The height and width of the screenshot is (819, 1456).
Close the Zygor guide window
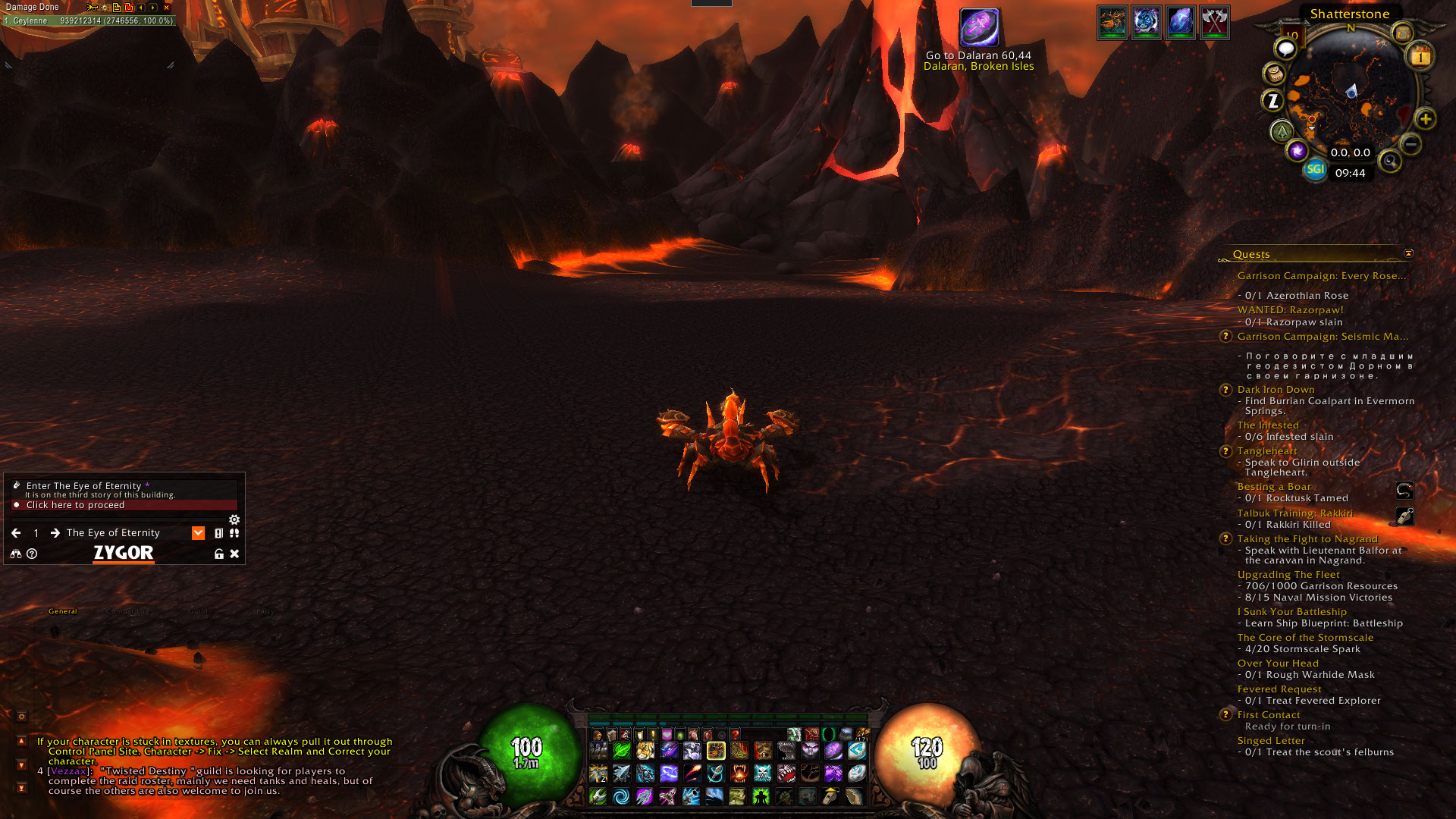[235, 554]
